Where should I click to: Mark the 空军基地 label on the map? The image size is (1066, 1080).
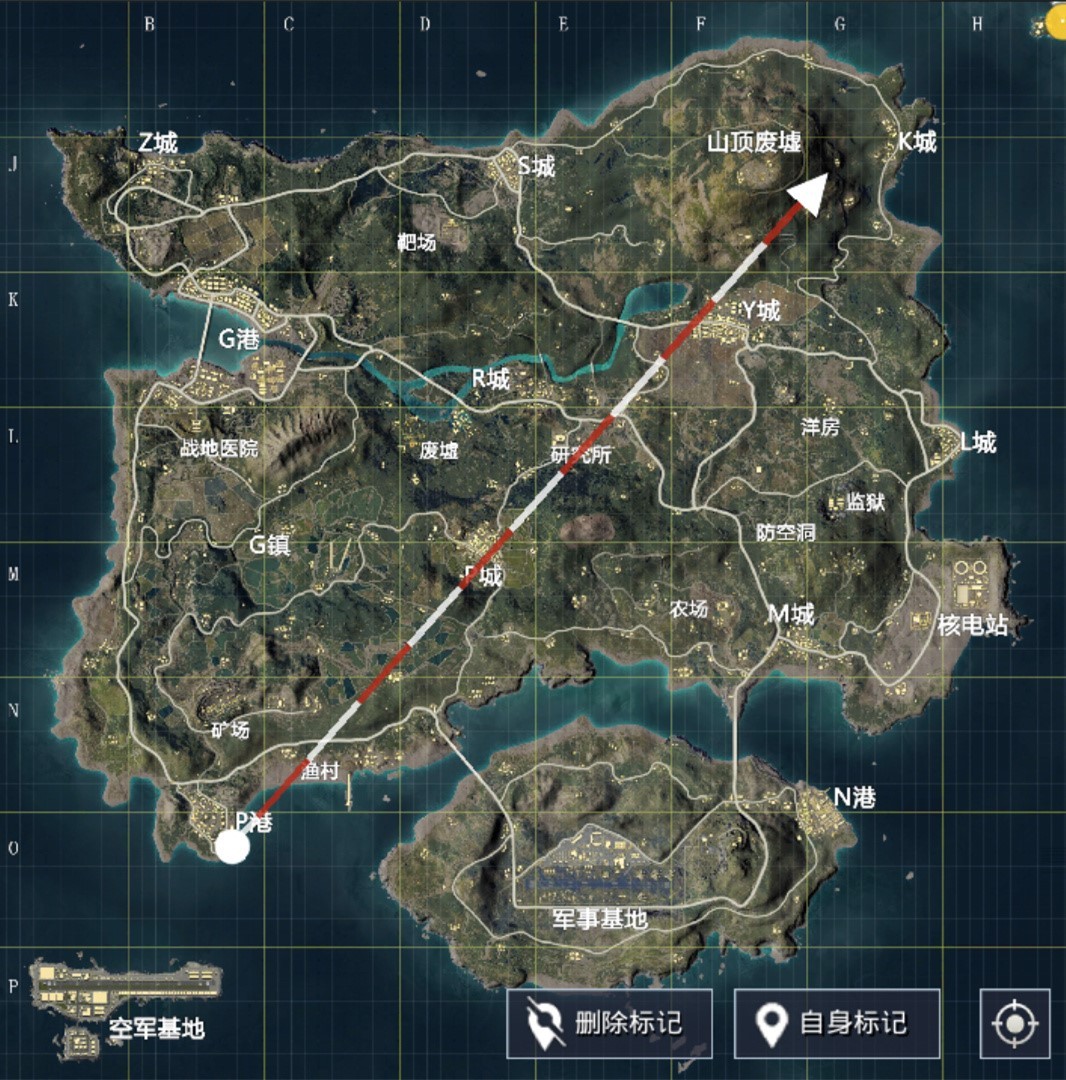click(x=157, y=1026)
